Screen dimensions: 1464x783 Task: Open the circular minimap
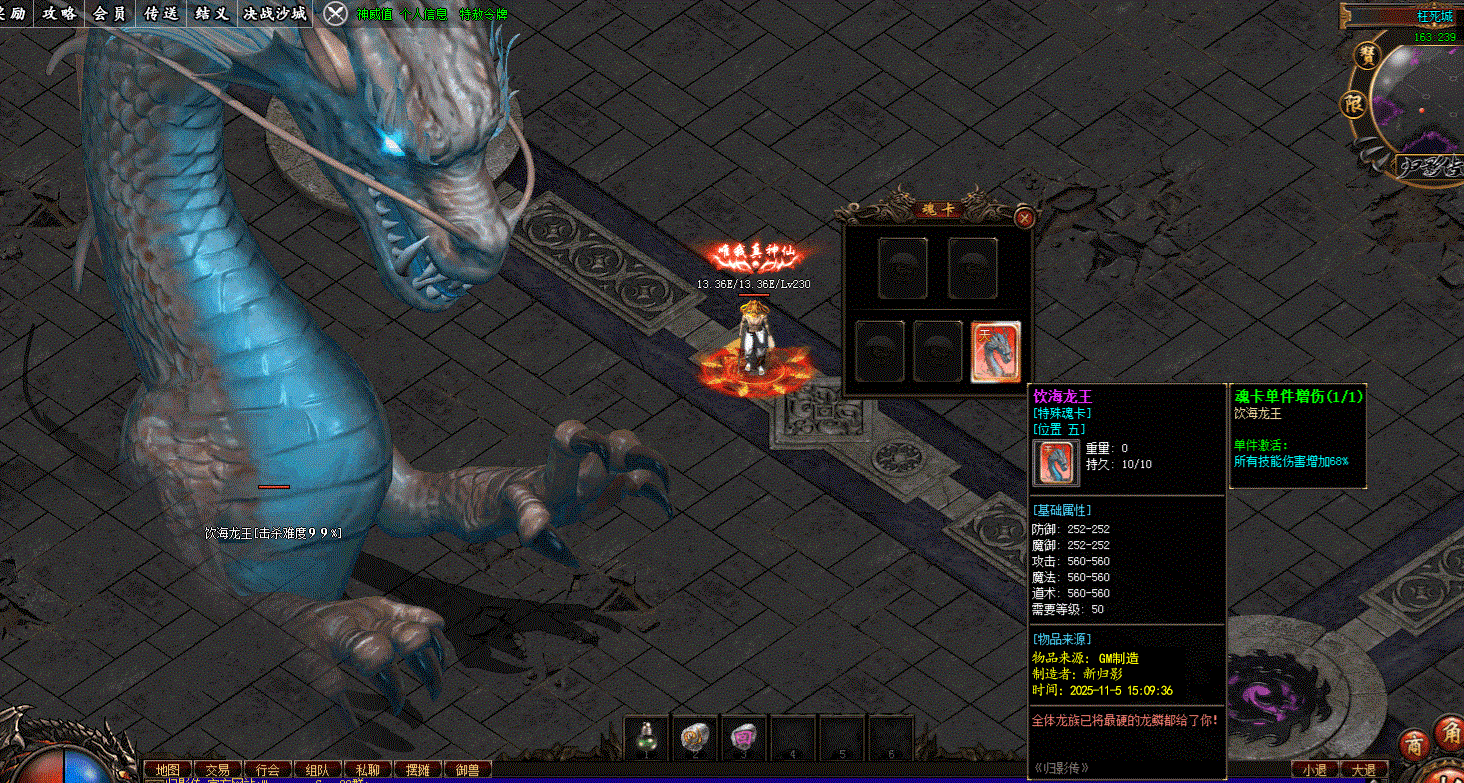click(1420, 100)
